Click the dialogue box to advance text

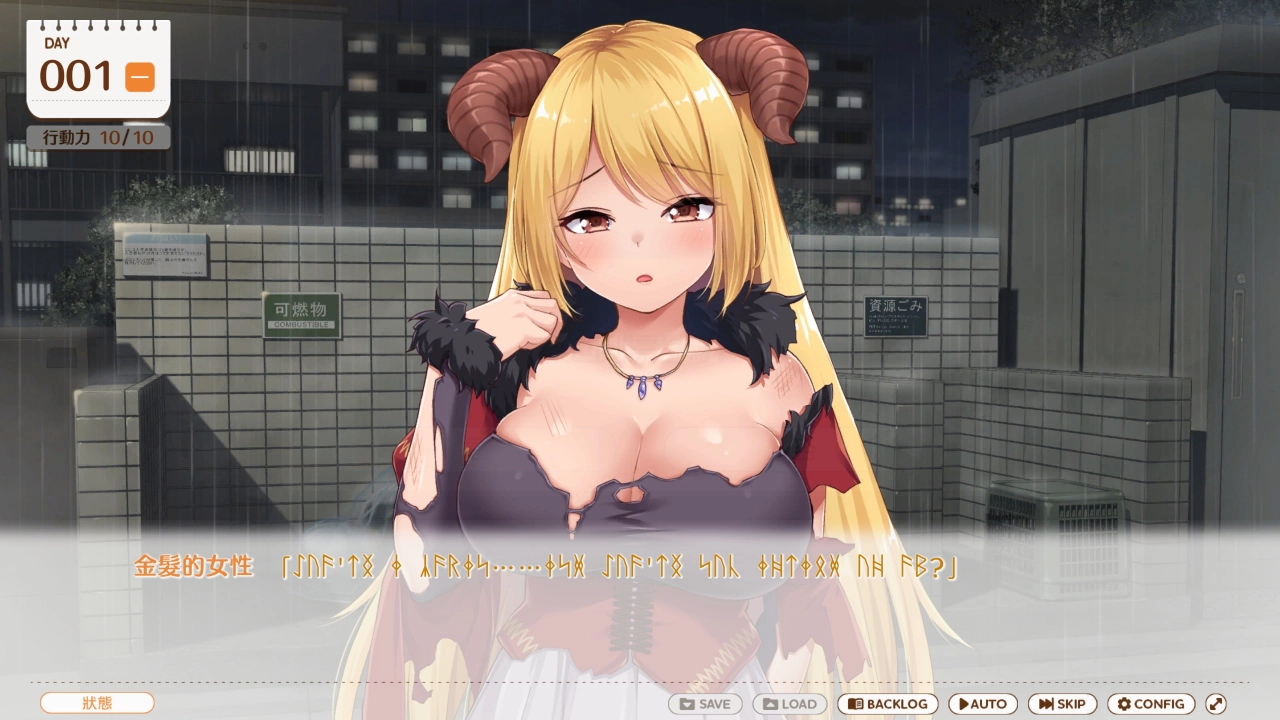(x=640, y=600)
